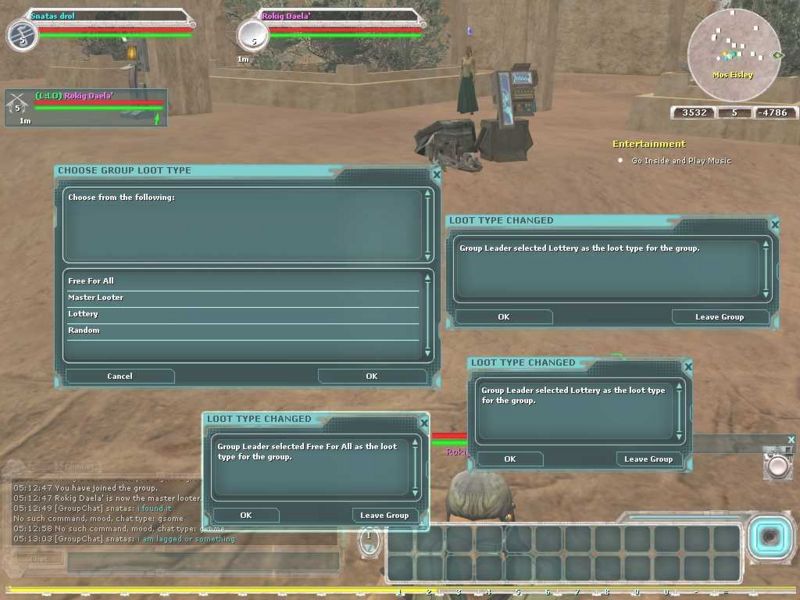Open the Mos Eisley minimap
The width and height of the screenshot is (800, 600).
733,46
